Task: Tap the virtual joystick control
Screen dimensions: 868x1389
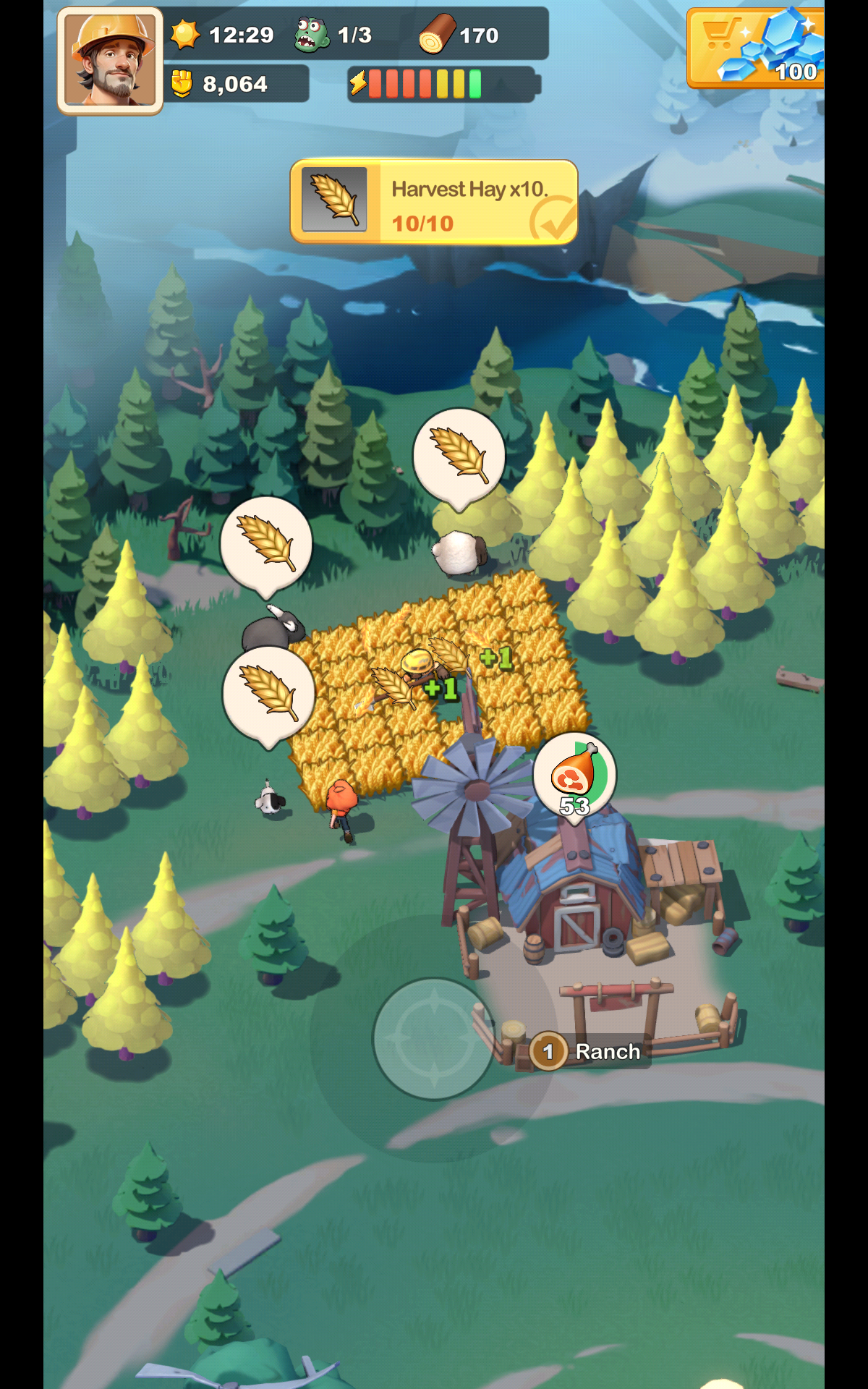Action: tap(433, 1038)
